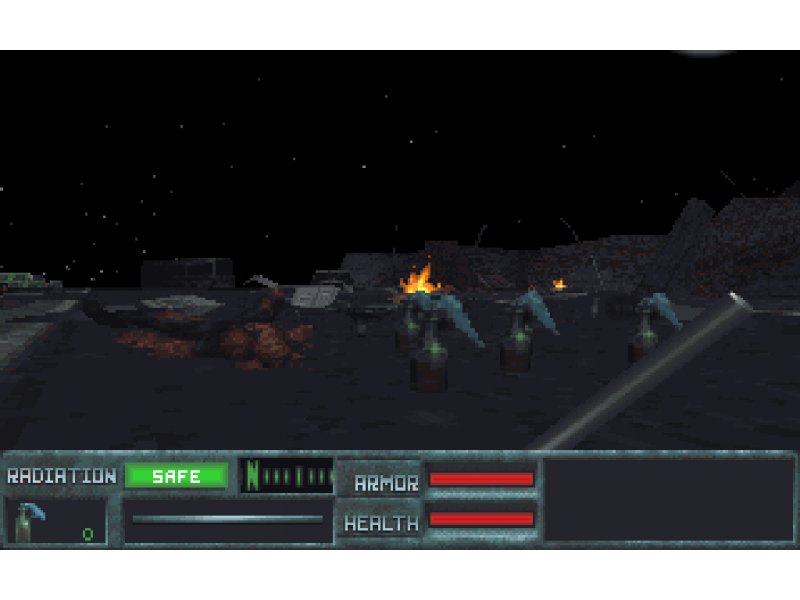Click the compass heading strip
The image size is (800, 600).
point(287,476)
